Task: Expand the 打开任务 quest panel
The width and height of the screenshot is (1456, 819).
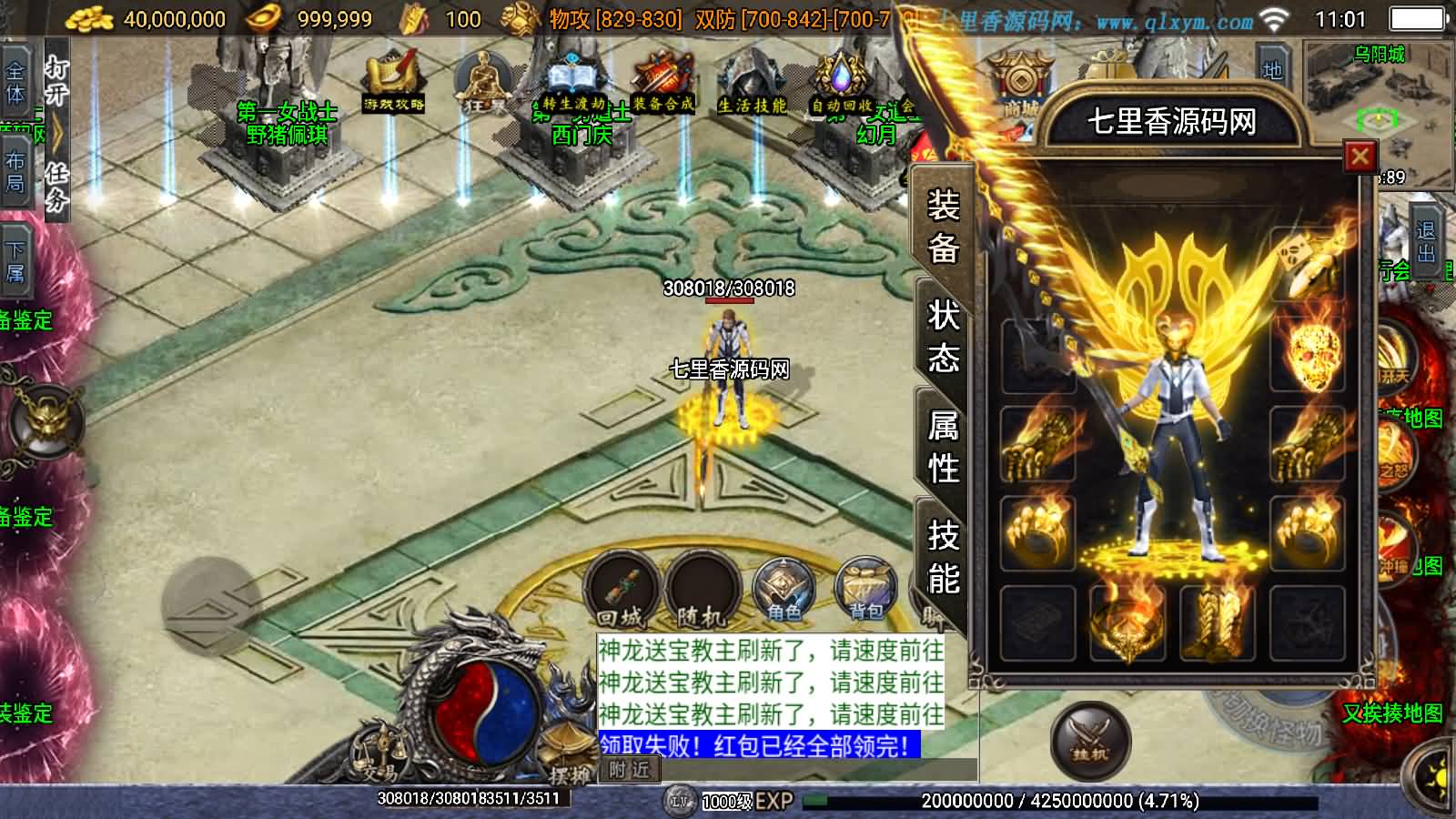Action: pyautogui.click(x=56, y=133)
